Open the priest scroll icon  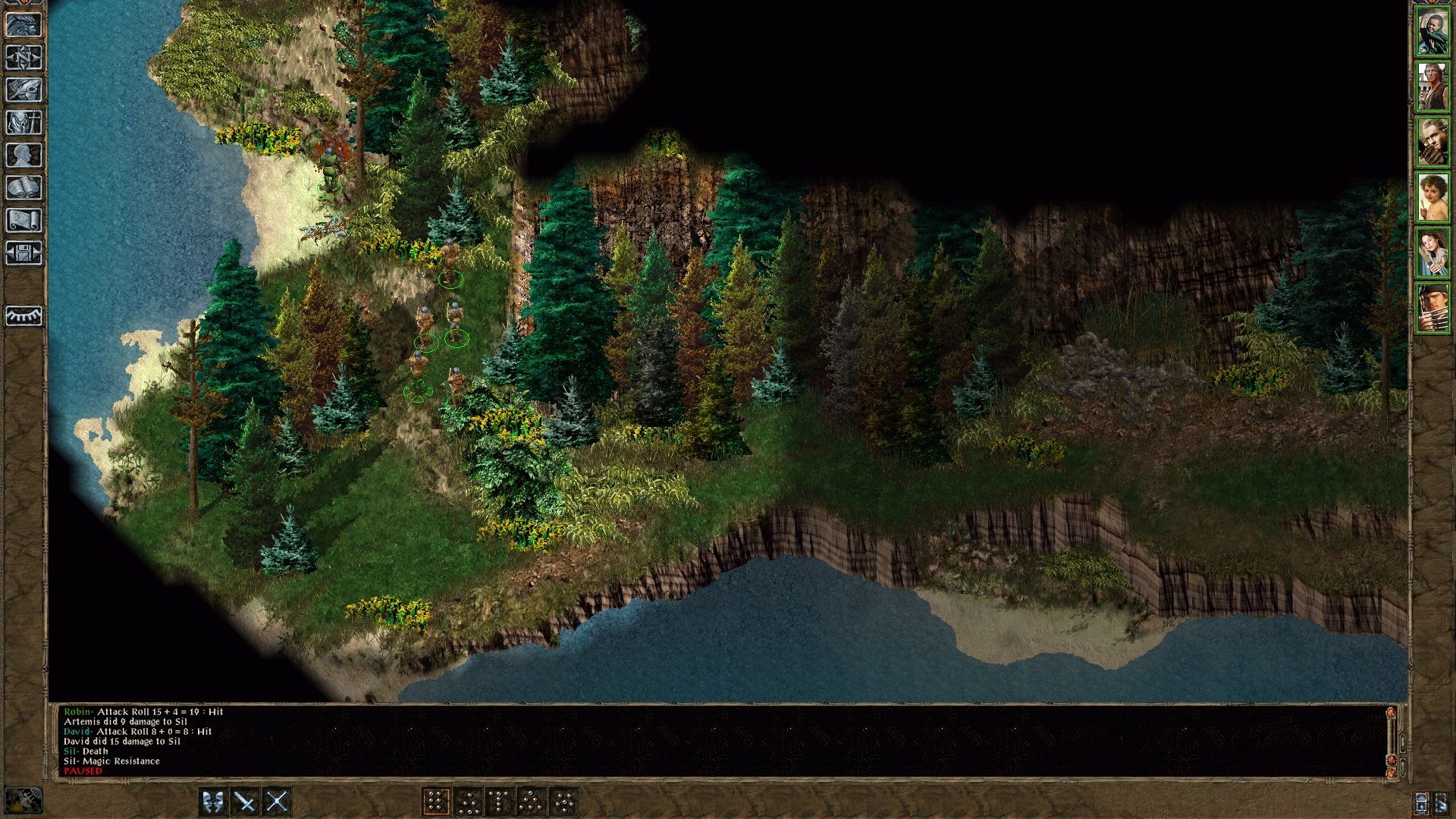(x=24, y=221)
